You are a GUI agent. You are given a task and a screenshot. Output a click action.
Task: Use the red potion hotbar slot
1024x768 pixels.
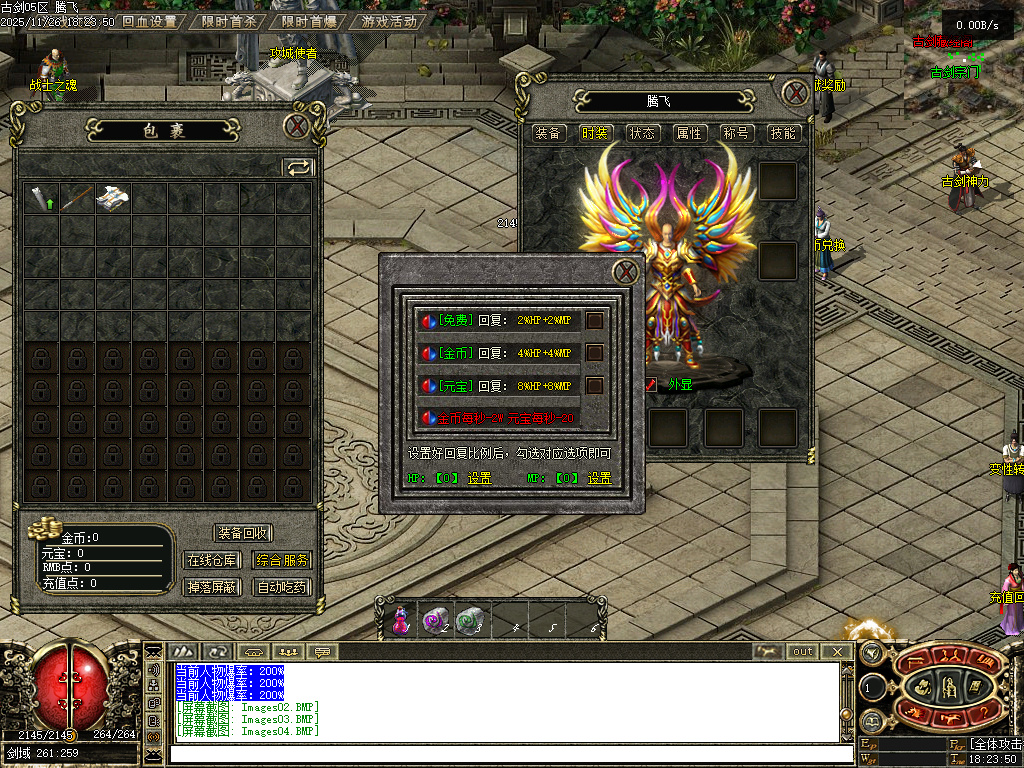(x=401, y=621)
